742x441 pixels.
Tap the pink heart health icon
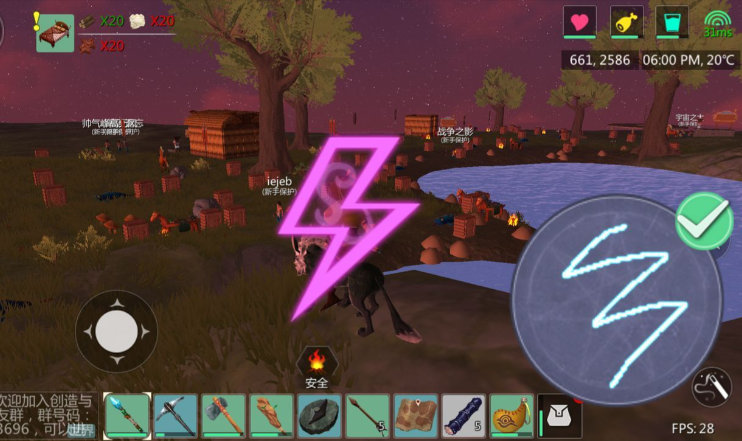click(579, 22)
